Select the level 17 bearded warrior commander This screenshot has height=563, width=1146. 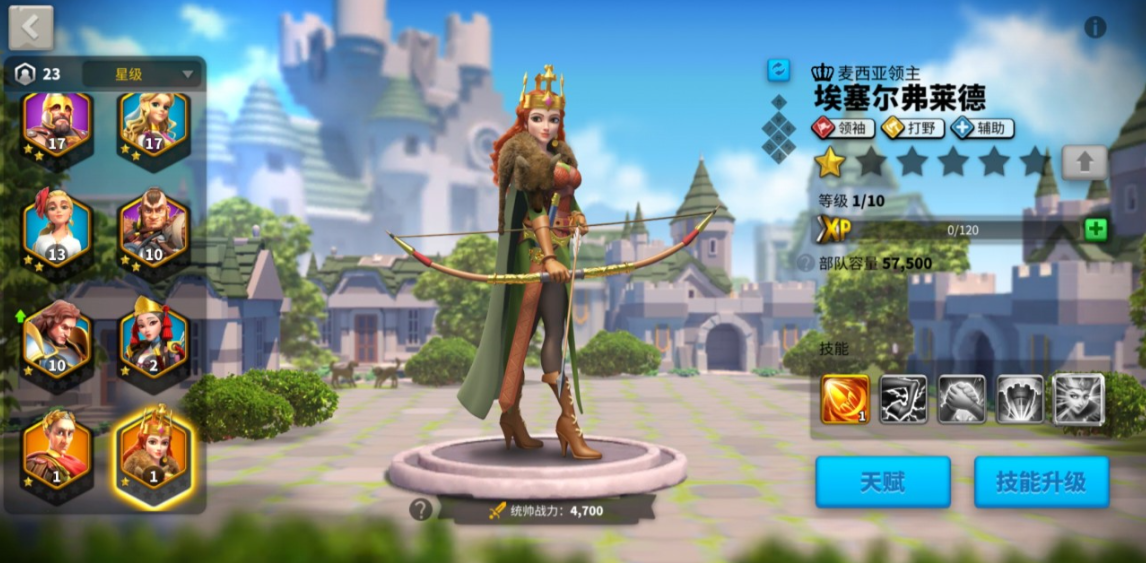pyautogui.click(x=57, y=125)
